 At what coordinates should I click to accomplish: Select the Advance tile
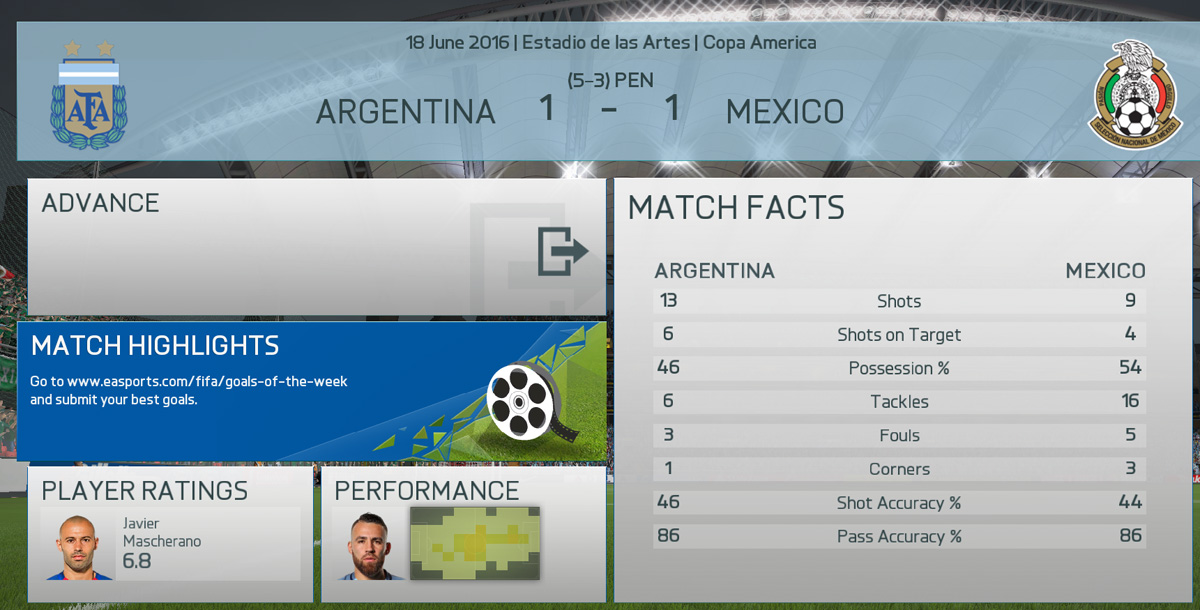tap(315, 247)
